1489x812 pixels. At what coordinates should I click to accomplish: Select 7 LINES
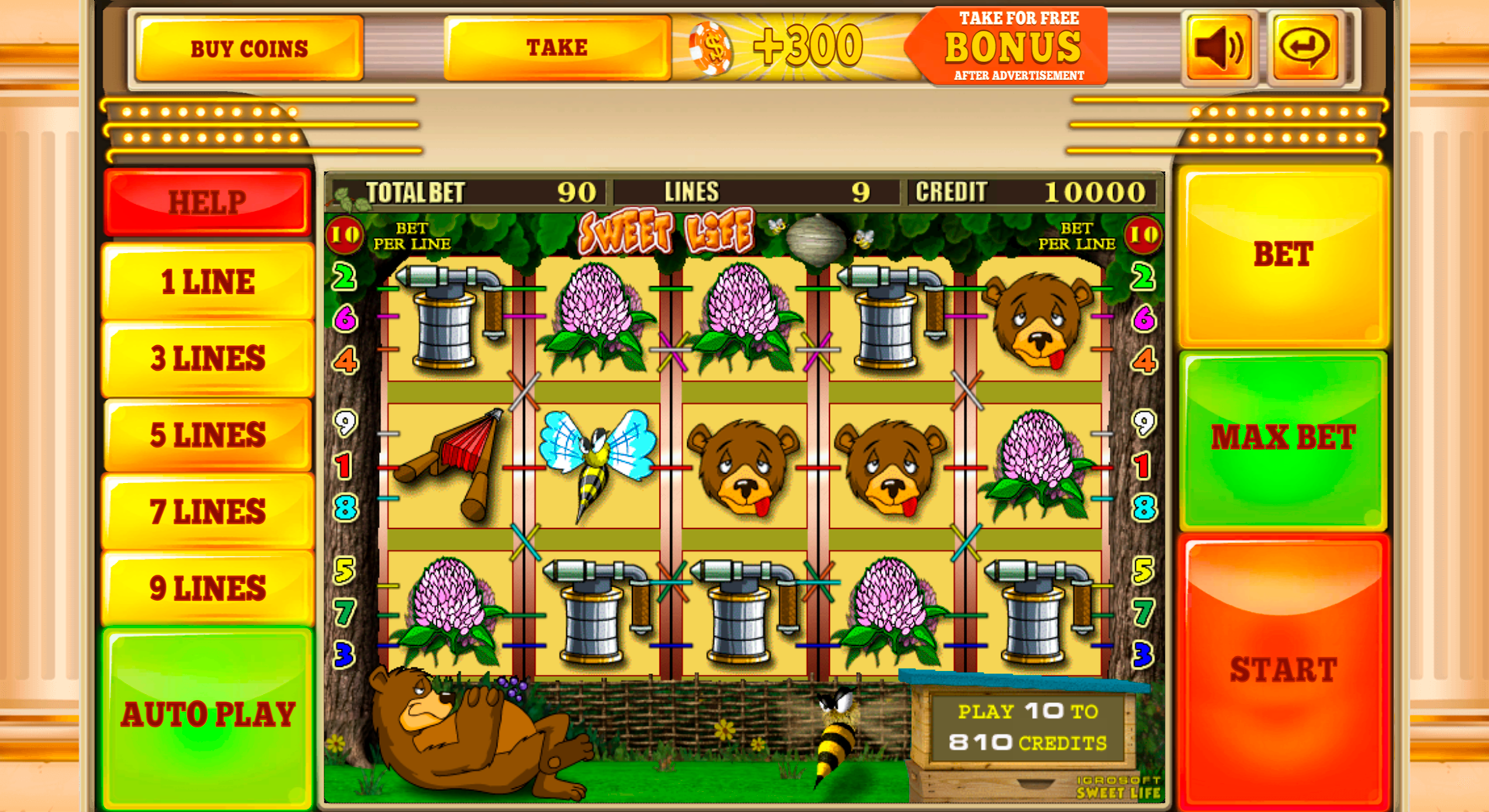coord(206,510)
